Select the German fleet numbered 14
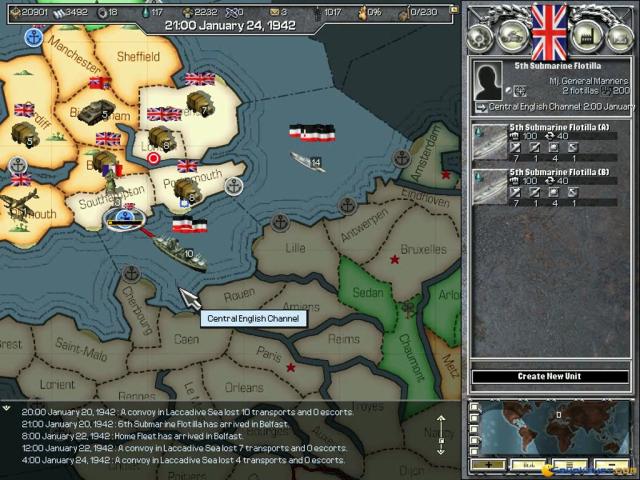 (x=307, y=160)
